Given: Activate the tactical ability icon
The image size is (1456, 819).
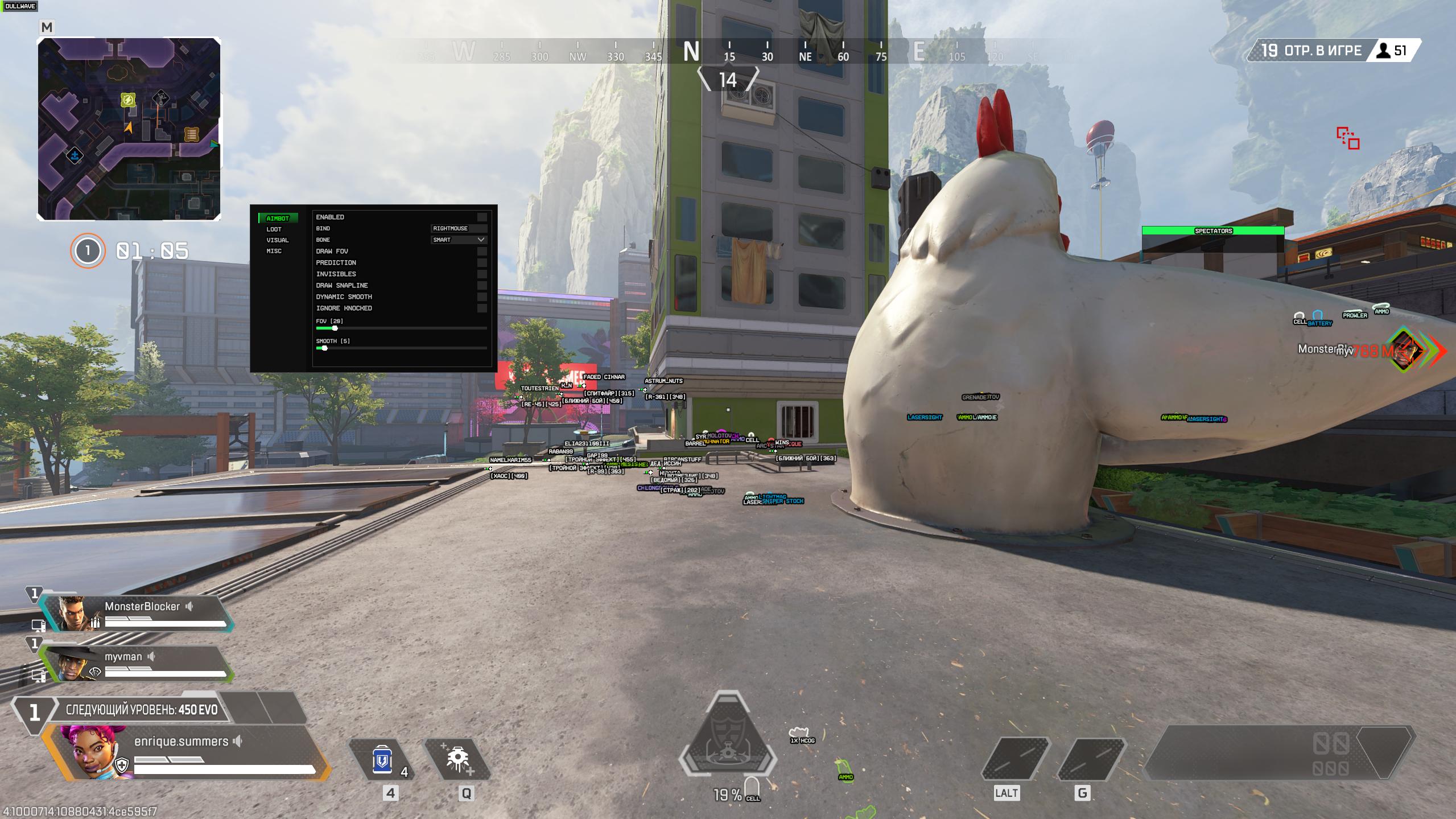Looking at the screenshot, I should [457, 760].
